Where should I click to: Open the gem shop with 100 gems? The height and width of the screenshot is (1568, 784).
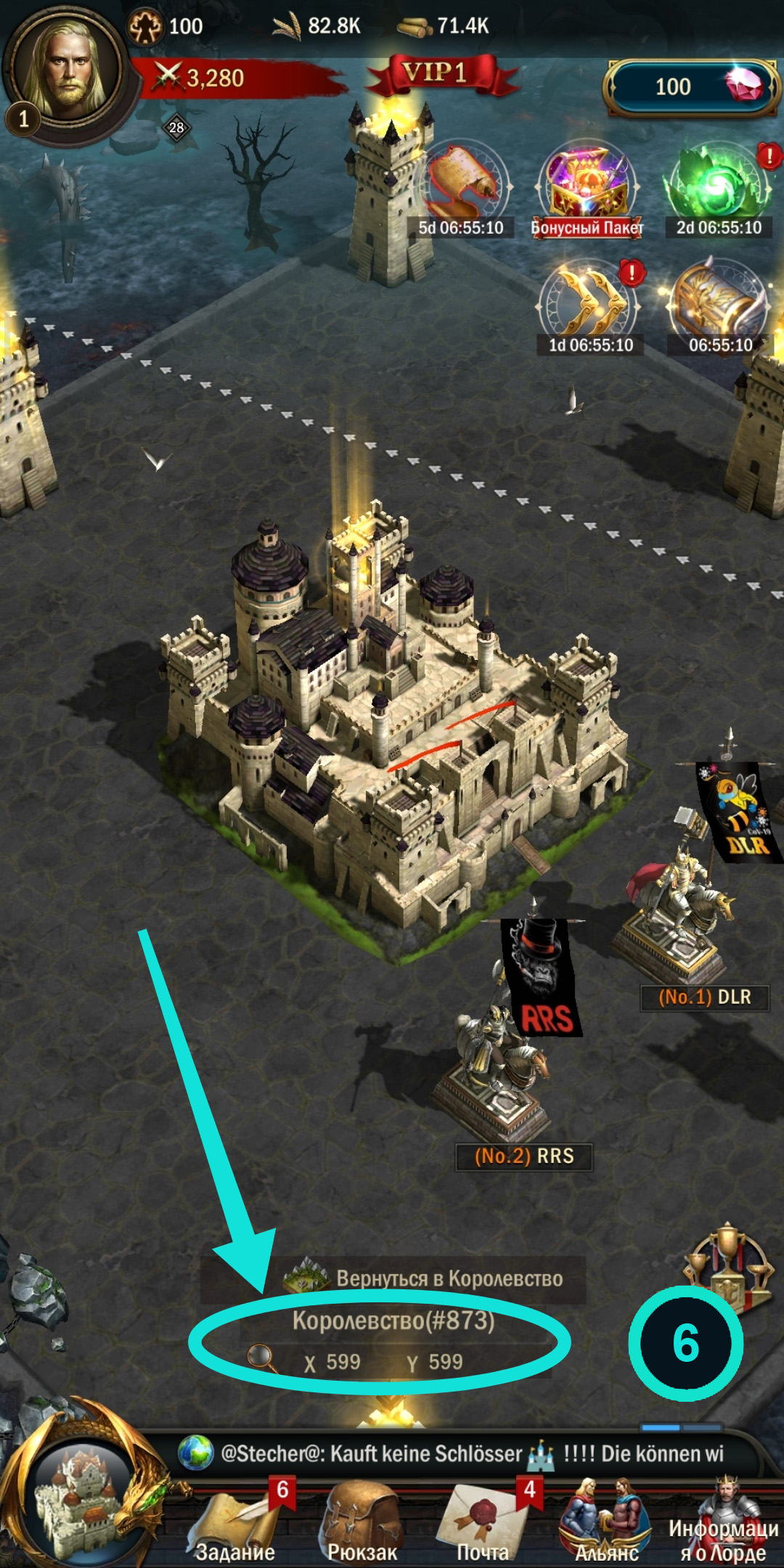coord(690,87)
